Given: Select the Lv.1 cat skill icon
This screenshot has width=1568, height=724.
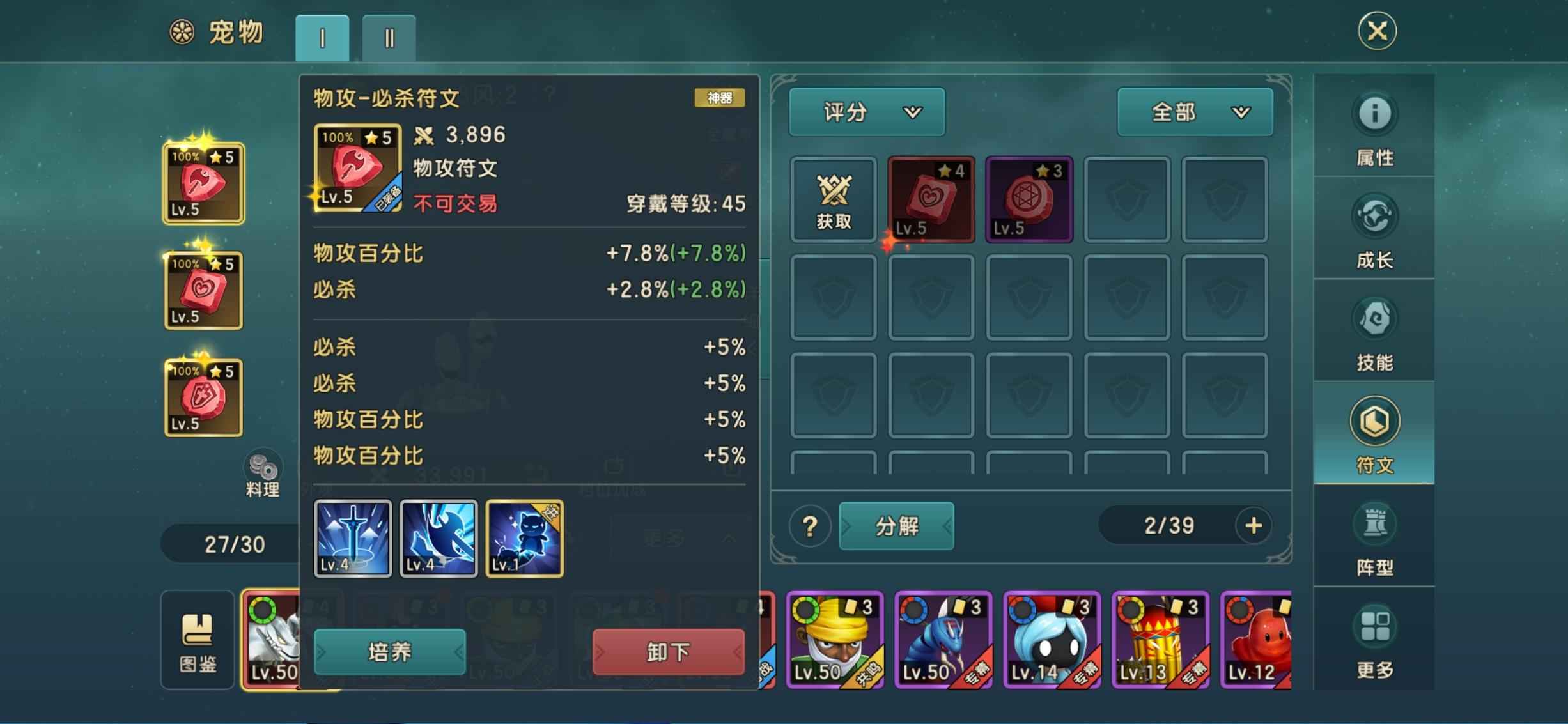Looking at the screenshot, I should (x=523, y=539).
